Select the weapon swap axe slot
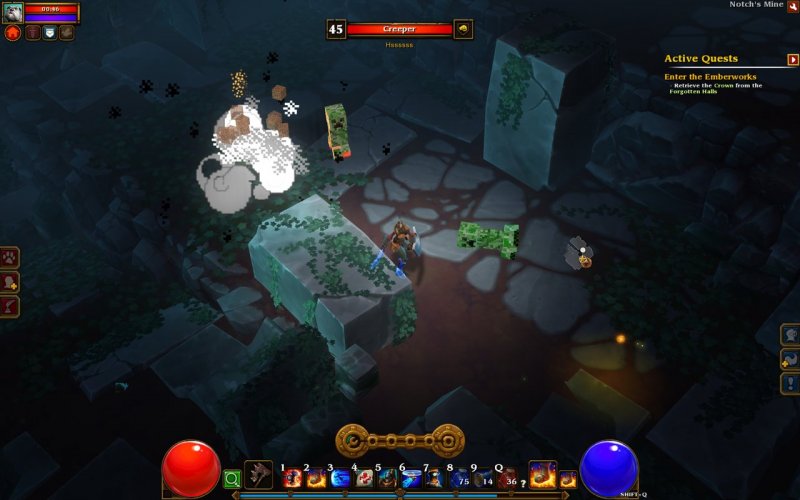Image resolution: width=800 pixels, height=500 pixels. point(259,474)
